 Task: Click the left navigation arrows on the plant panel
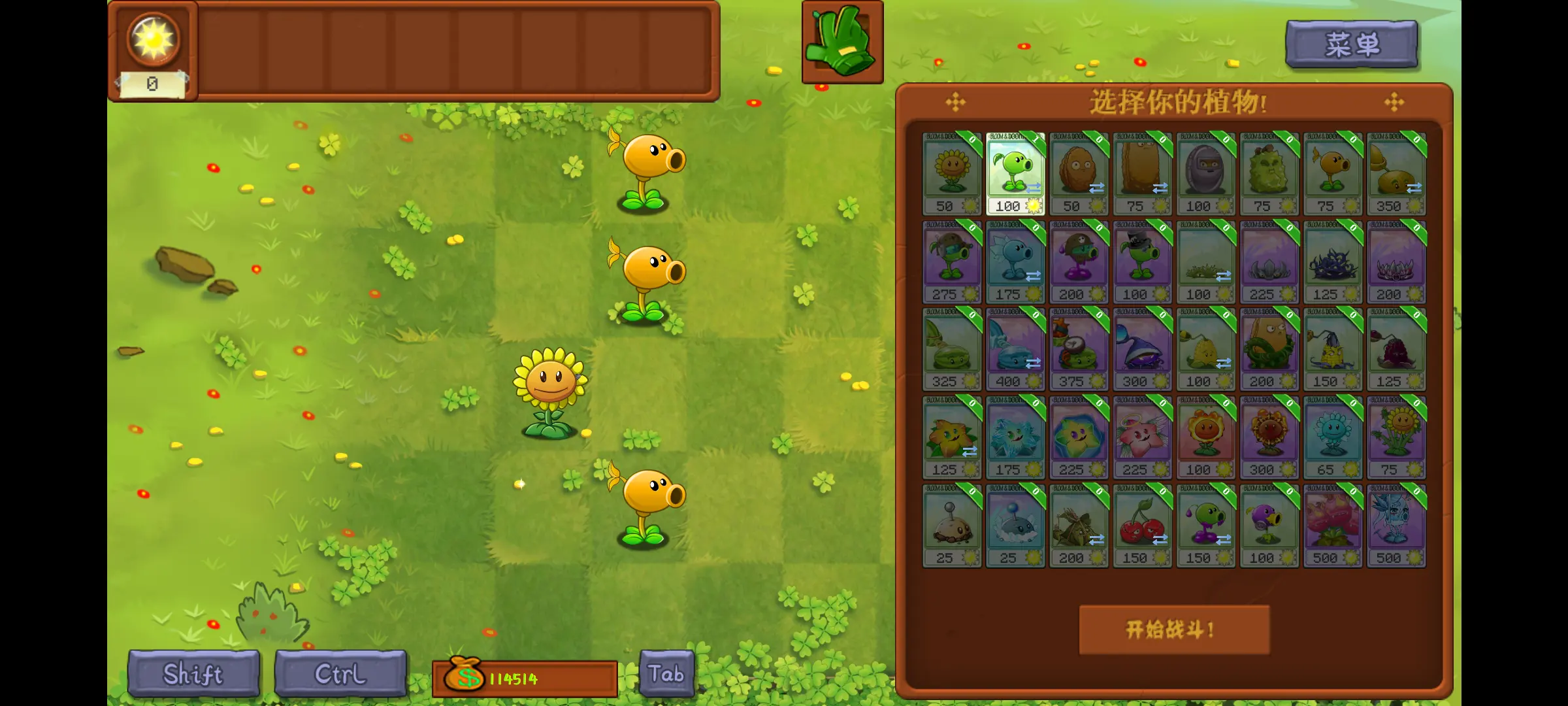pyautogui.click(x=954, y=101)
